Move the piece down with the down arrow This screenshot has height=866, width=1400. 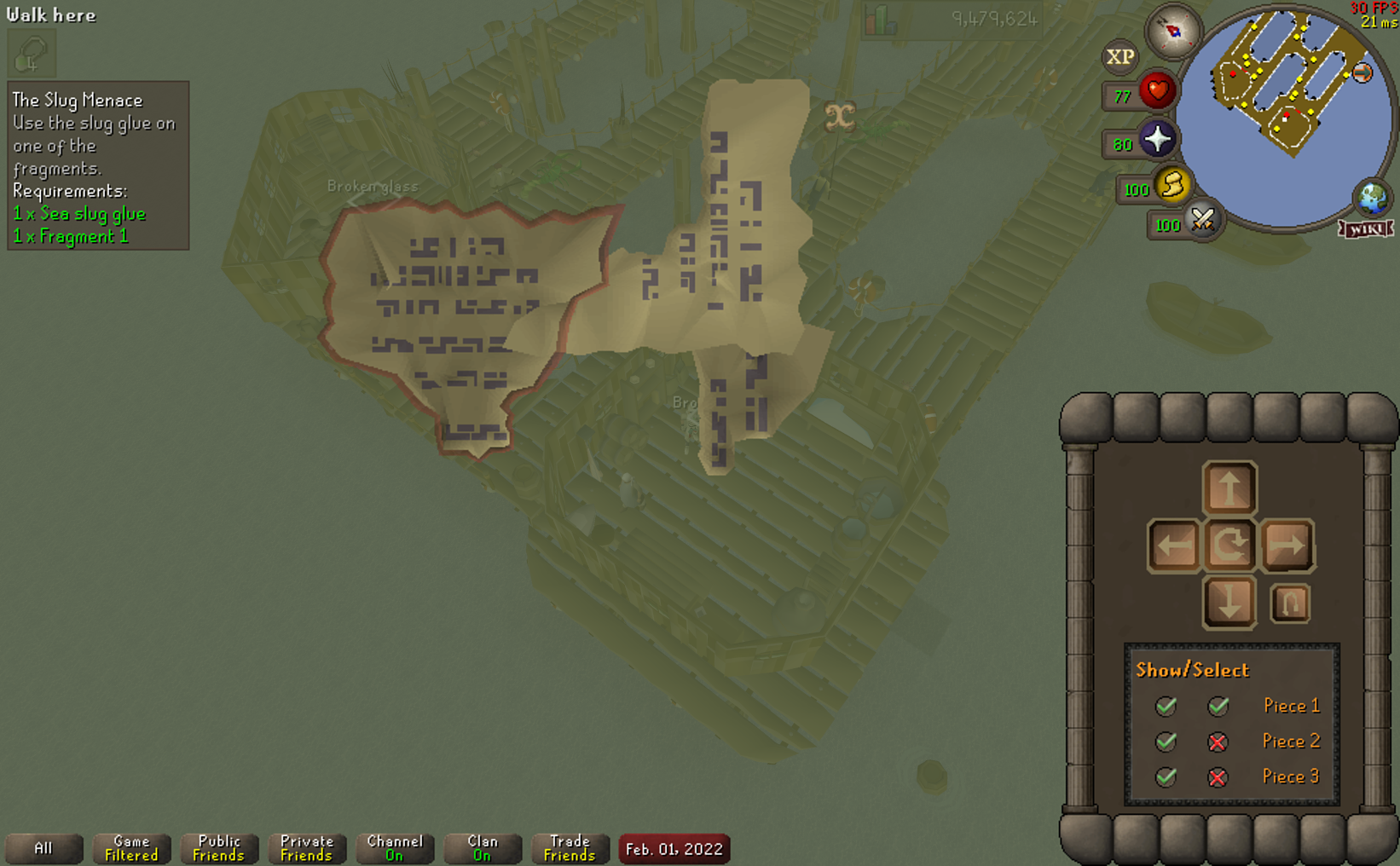(1229, 602)
